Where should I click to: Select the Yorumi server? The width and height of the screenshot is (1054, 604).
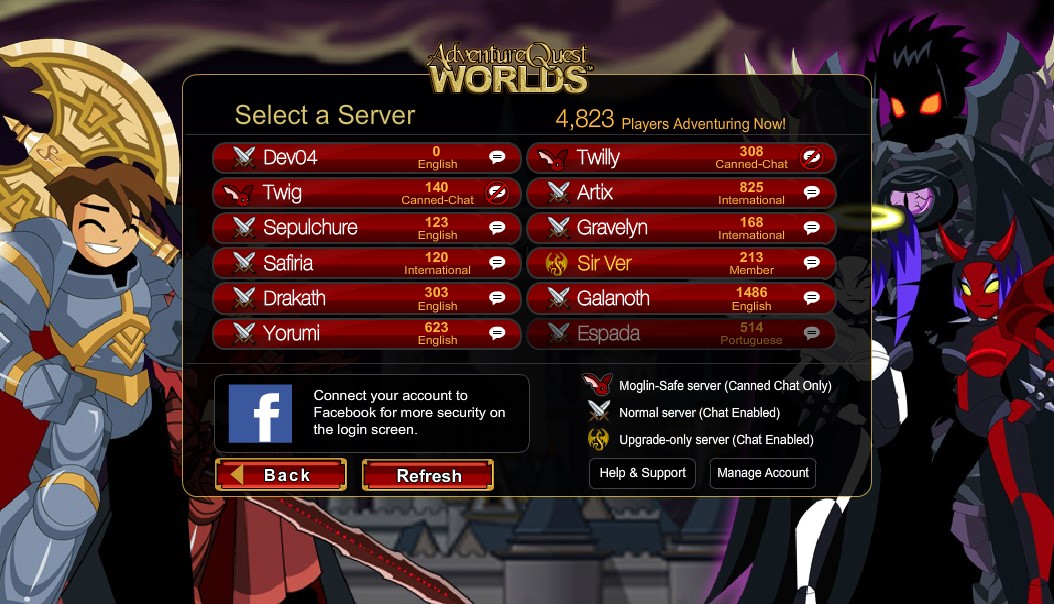[x=366, y=333]
